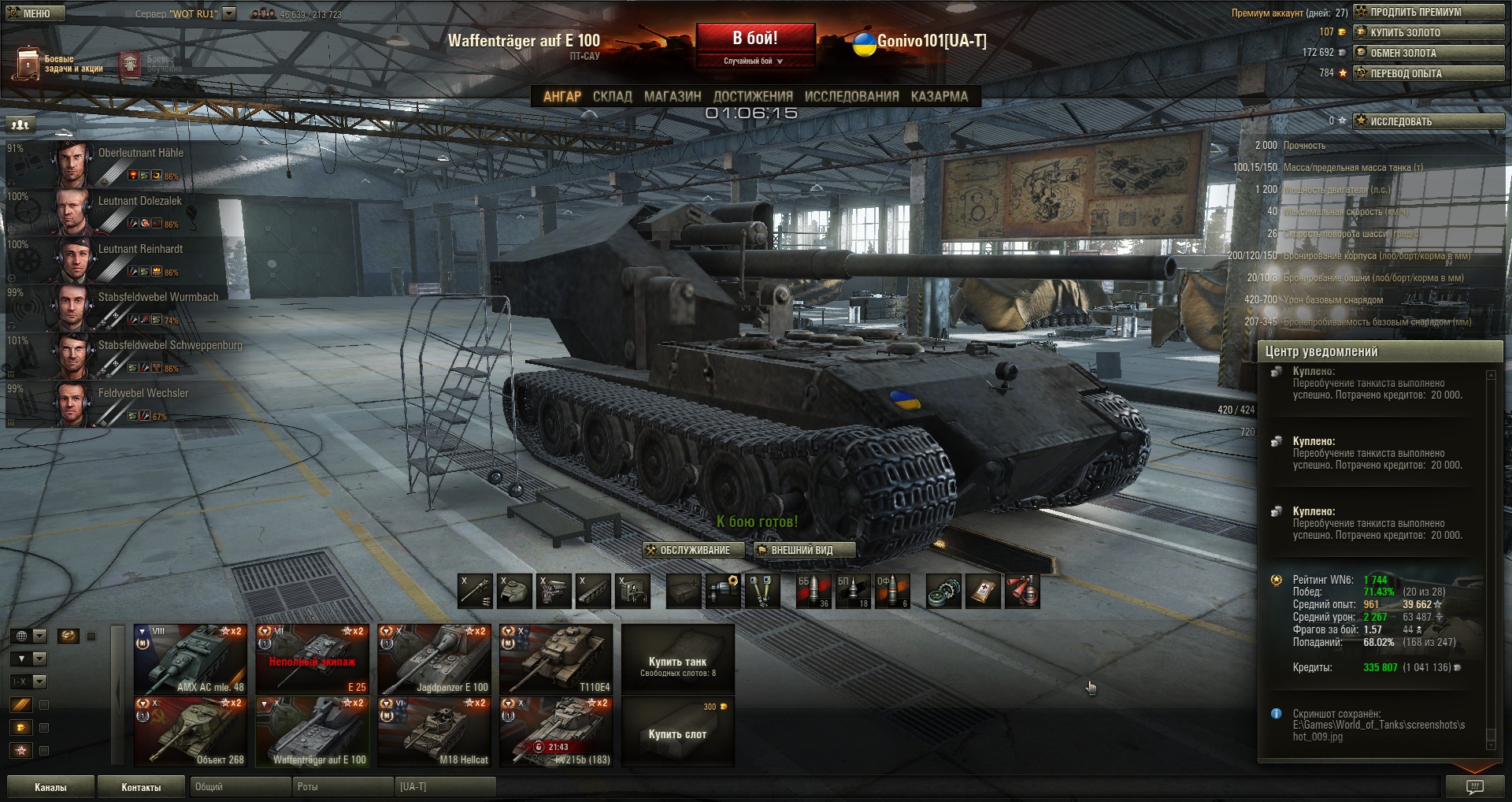Start battle with the red «В бой!» button
This screenshot has width=1512, height=802.
[x=754, y=39]
